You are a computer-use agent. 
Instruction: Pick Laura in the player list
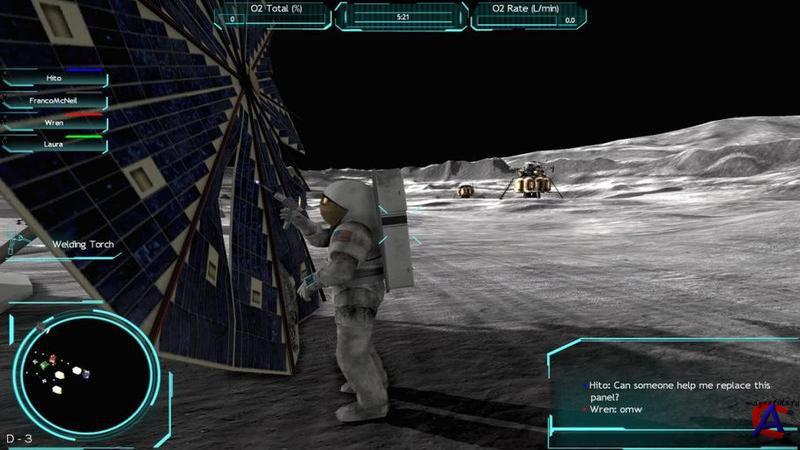click(54, 144)
